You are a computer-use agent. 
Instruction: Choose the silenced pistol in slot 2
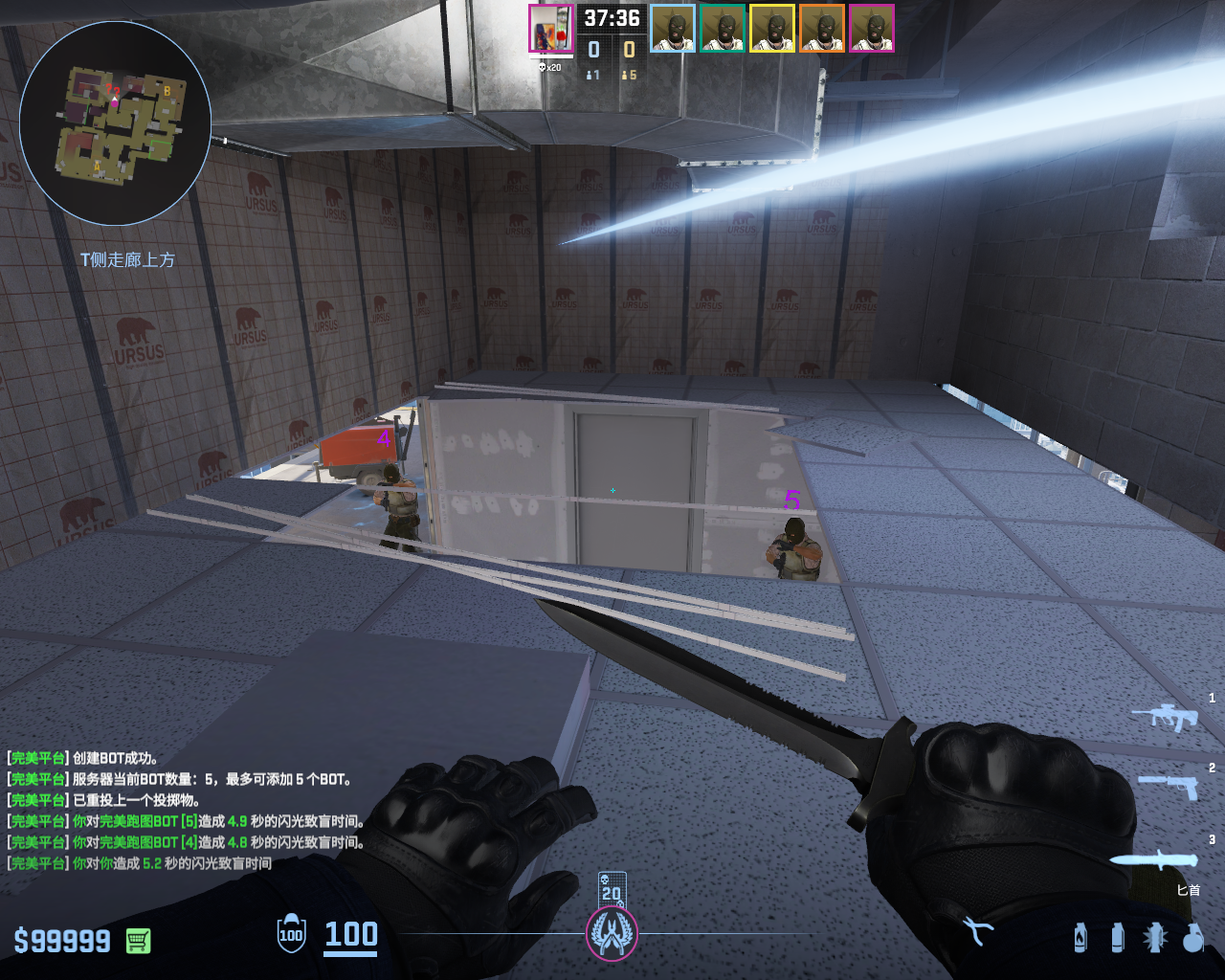pos(1169,786)
